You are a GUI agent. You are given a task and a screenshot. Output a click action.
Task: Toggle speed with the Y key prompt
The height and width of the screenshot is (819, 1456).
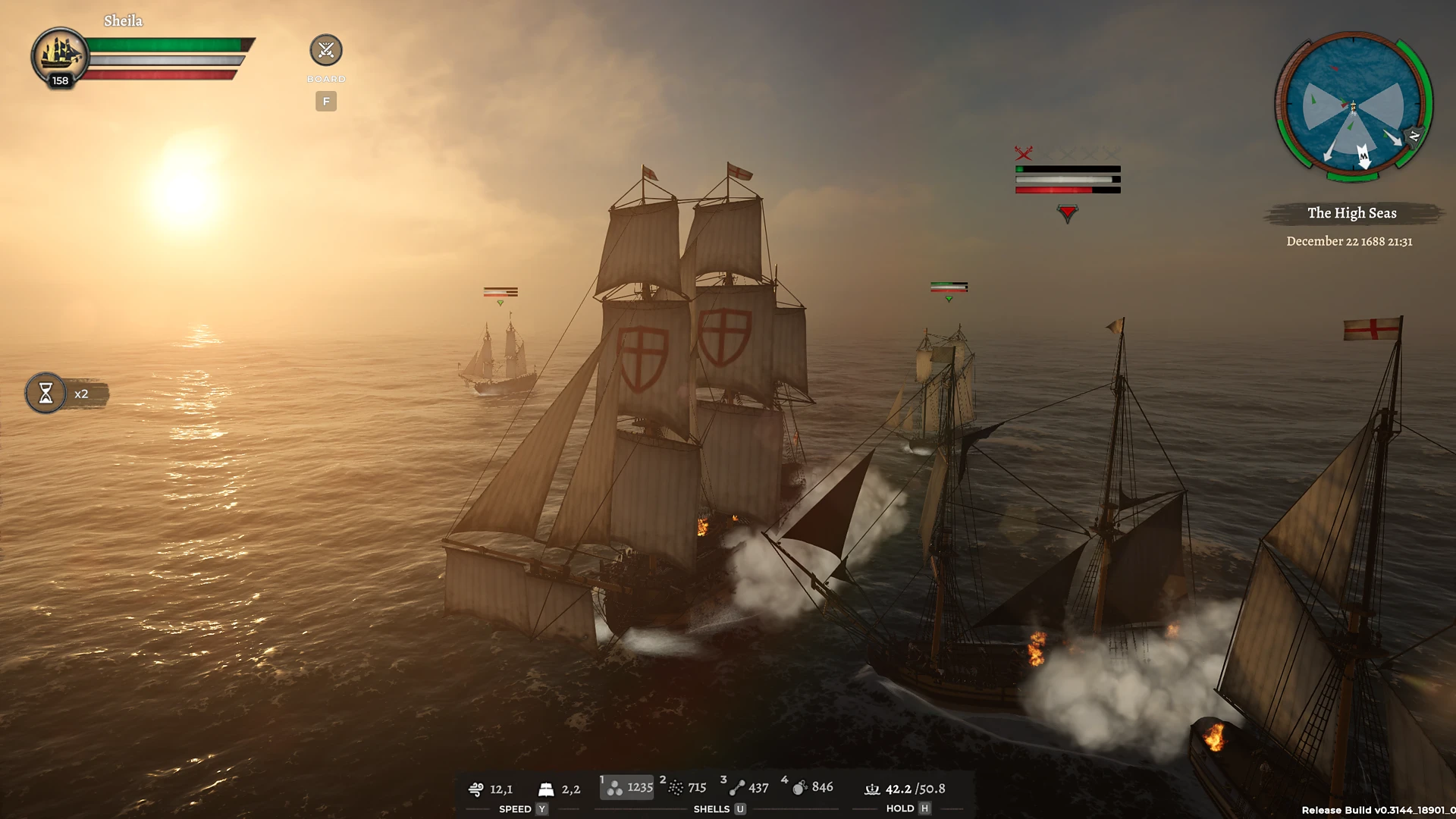[541, 809]
